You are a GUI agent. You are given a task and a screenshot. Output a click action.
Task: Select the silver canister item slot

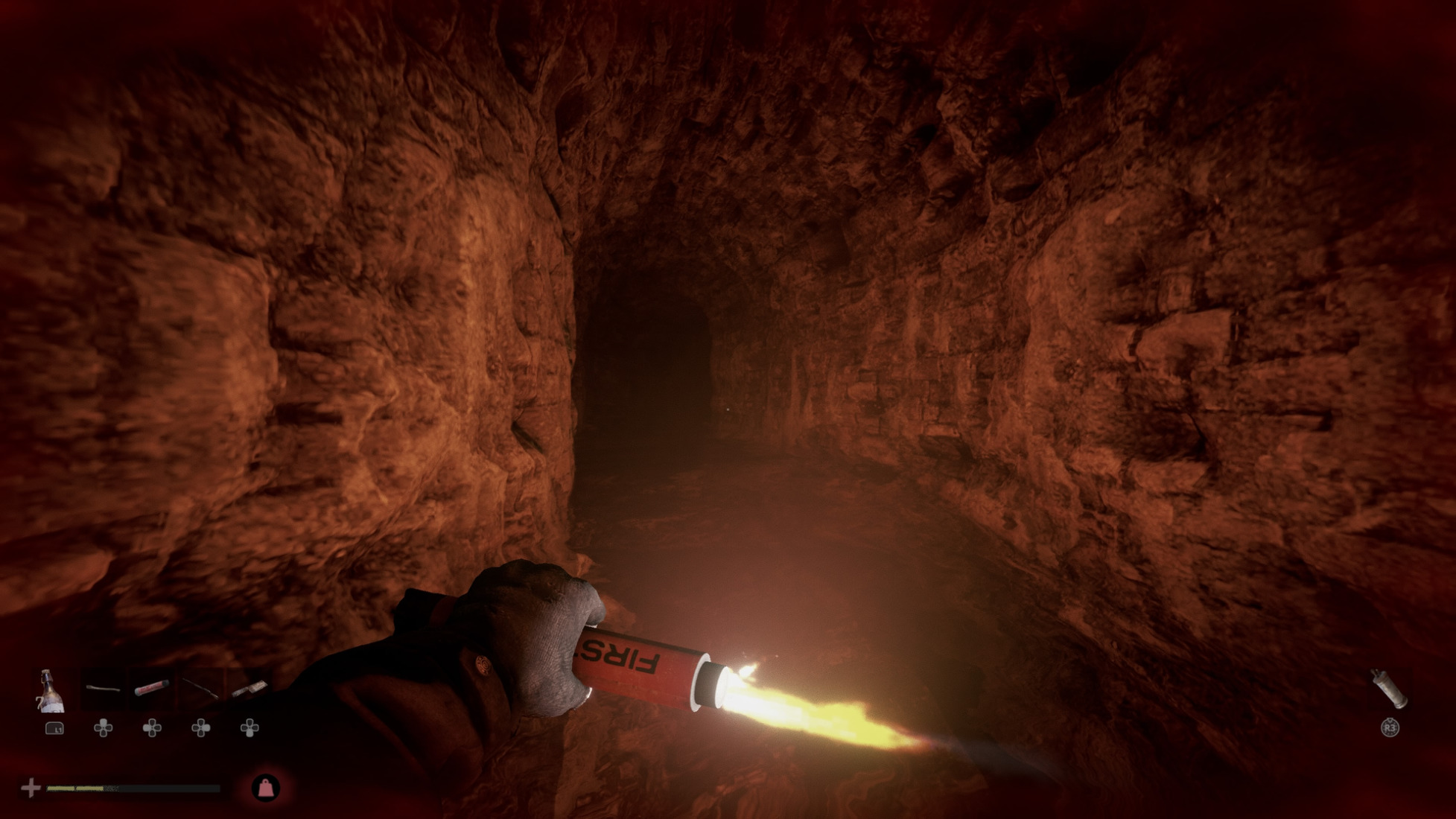(1389, 688)
